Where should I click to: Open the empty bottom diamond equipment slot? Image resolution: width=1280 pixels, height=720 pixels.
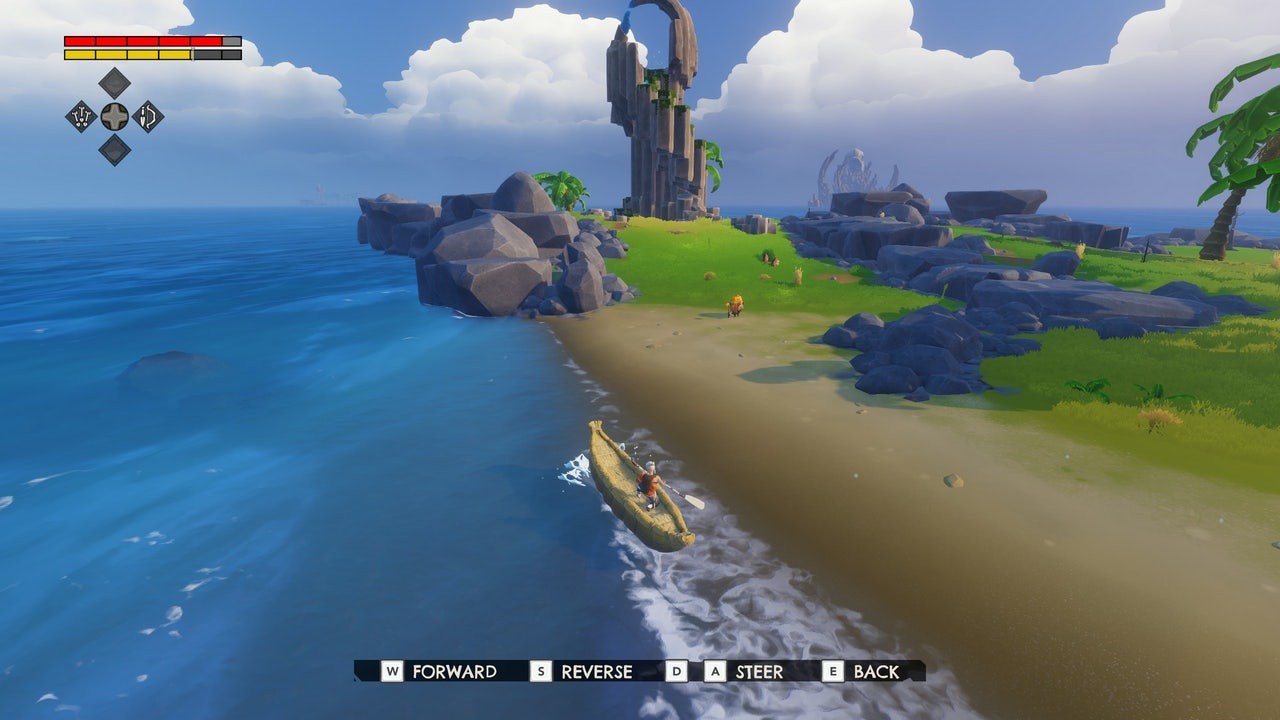coord(114,150)
